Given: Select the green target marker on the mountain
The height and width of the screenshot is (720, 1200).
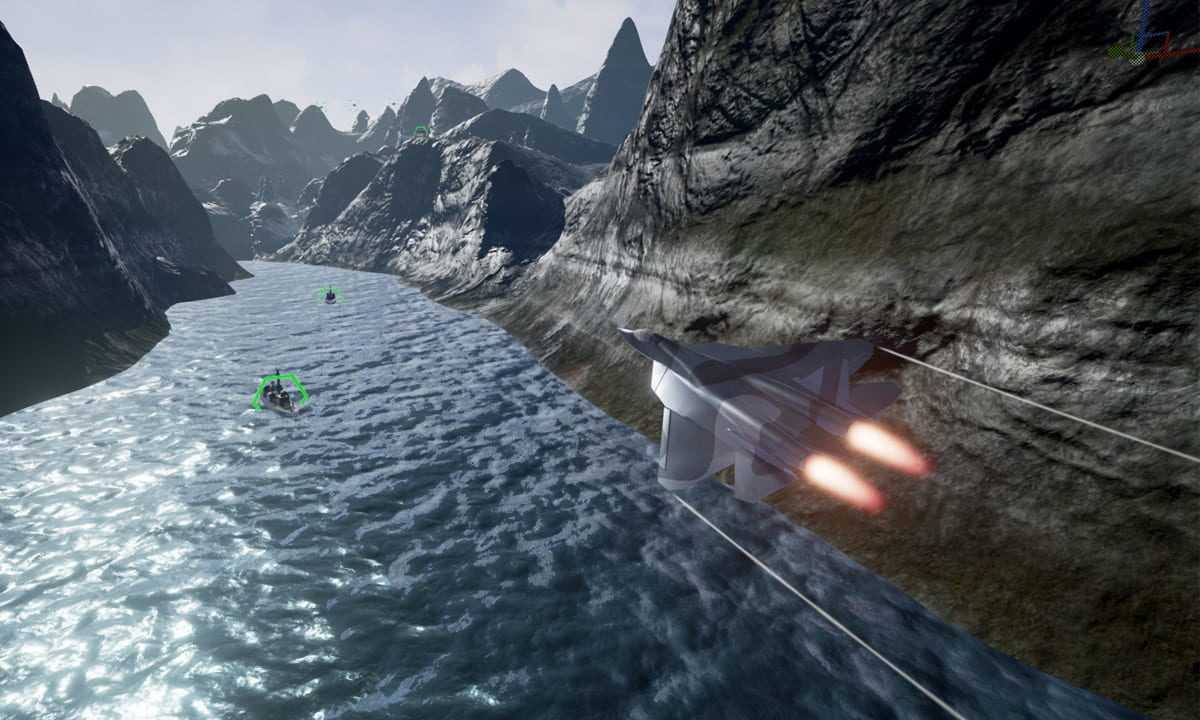Looking at the screenshot, I should (x=421, y=130).
